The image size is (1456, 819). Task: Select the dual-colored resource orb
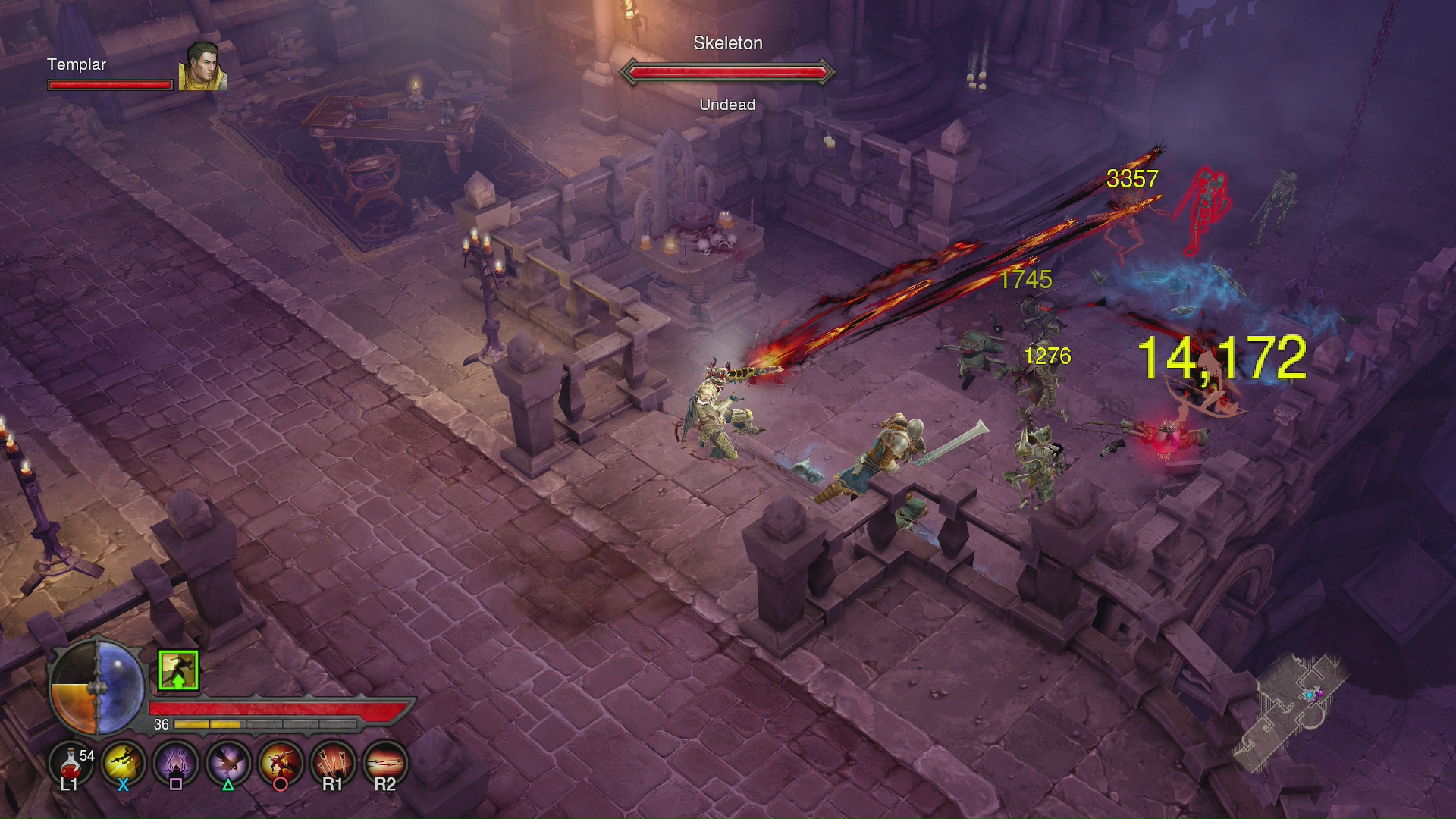97,688
